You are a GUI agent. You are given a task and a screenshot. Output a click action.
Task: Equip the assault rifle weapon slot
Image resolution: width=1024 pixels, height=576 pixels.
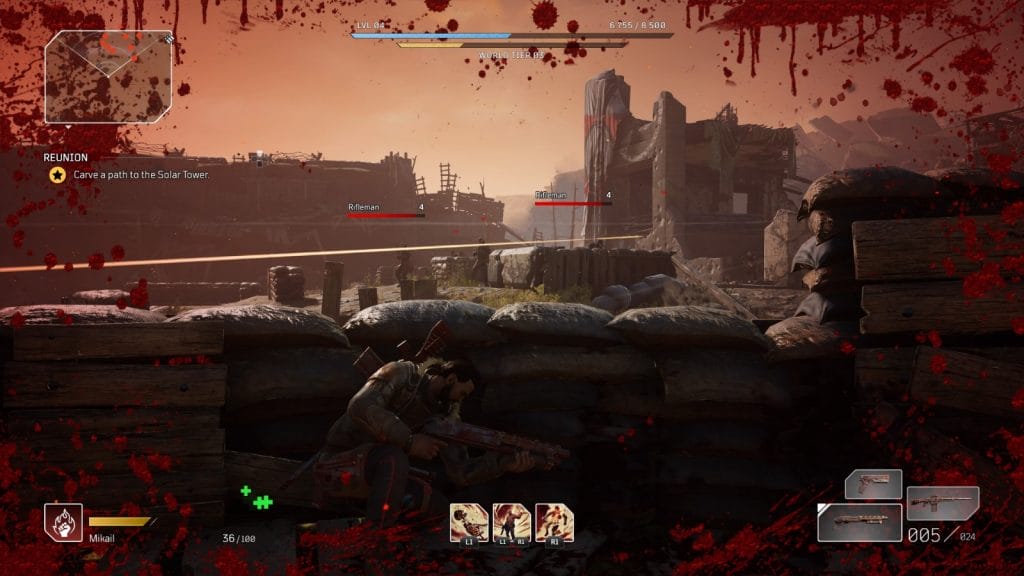(942, 502)
